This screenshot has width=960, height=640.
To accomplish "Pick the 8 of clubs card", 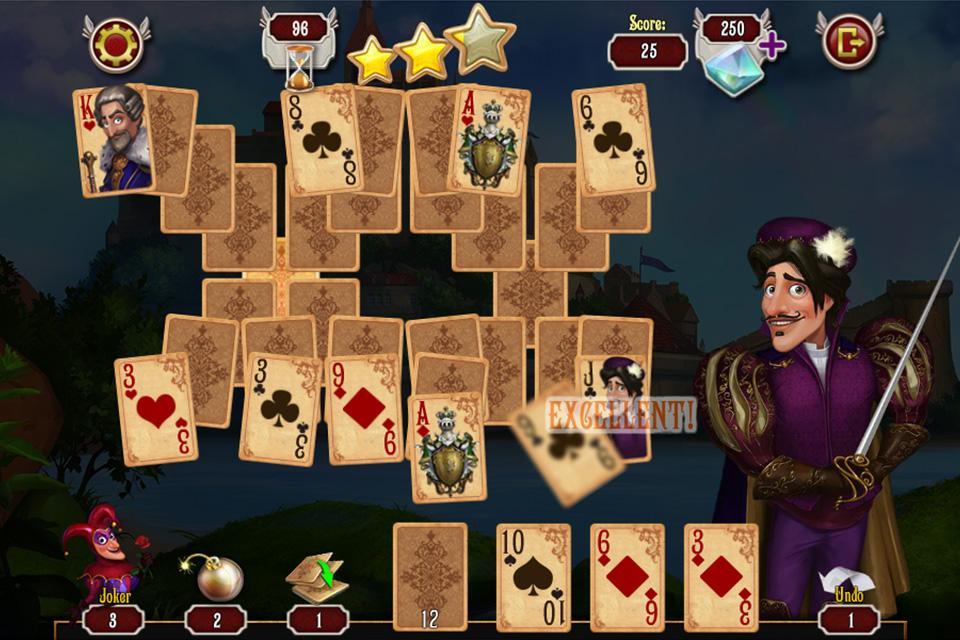I will [x=321, y=141].
